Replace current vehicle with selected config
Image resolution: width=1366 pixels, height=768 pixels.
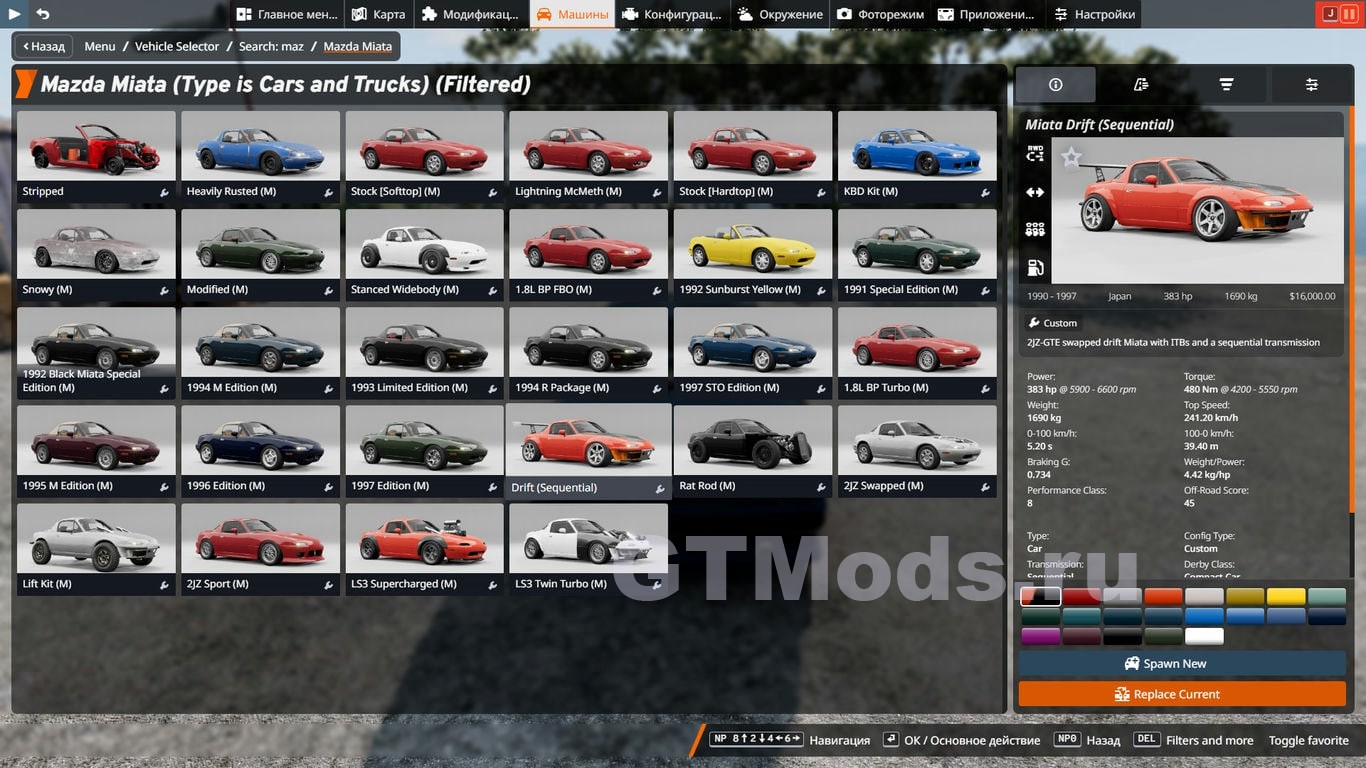click(1181, 694)
